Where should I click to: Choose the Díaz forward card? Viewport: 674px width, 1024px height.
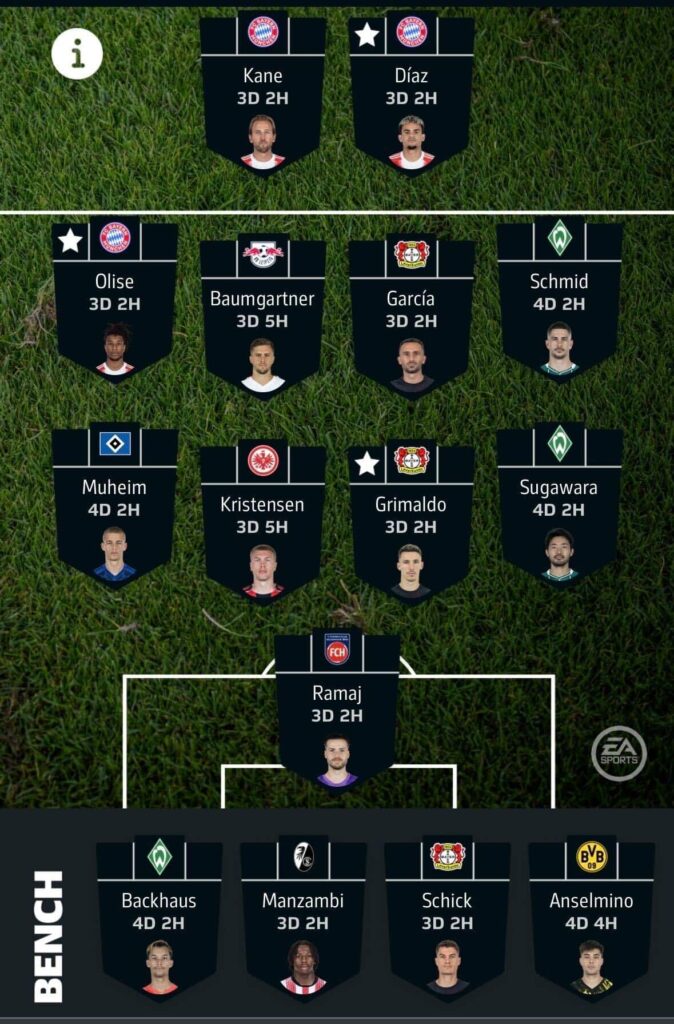(x=412, y=95)
